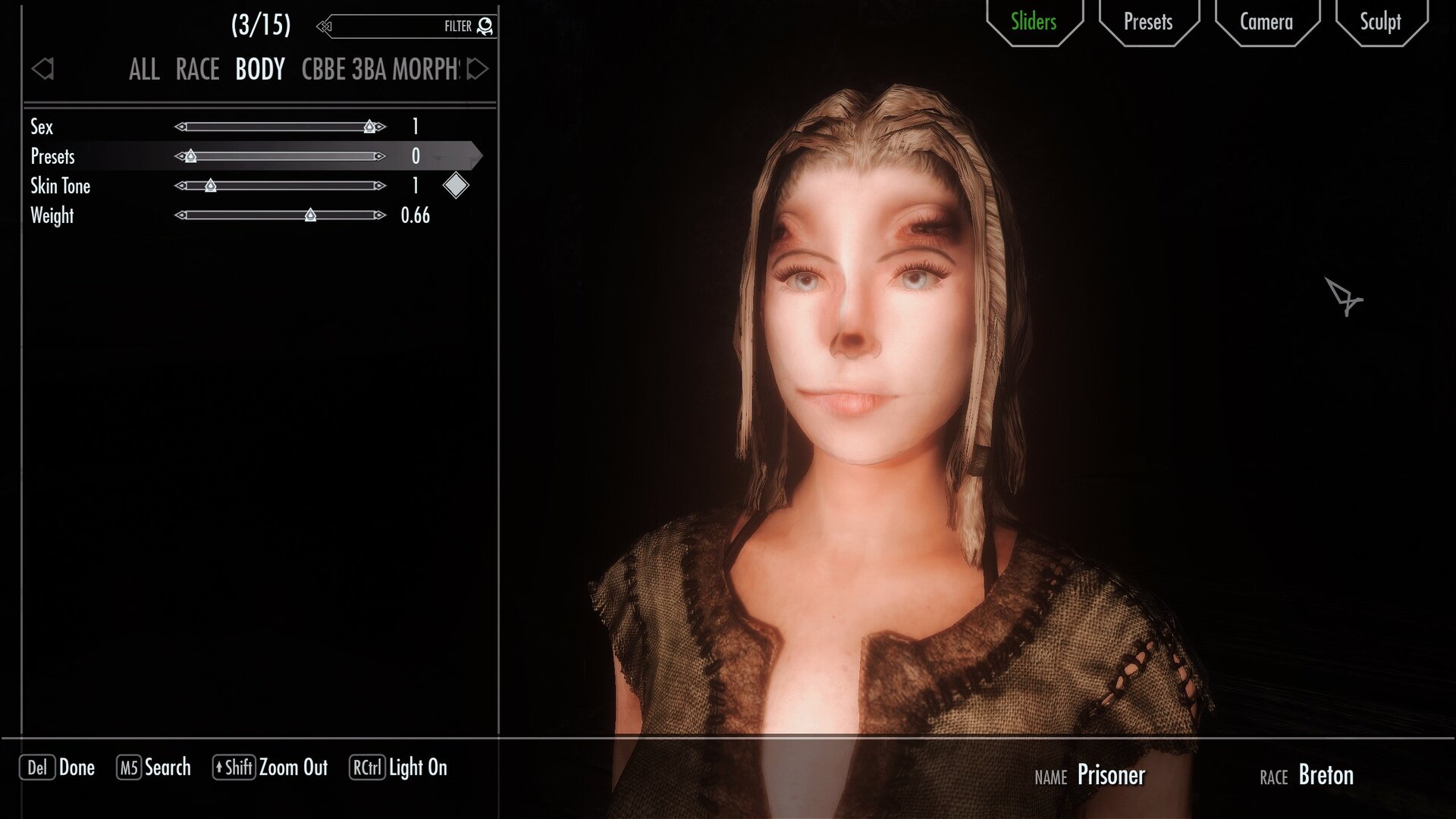
Task: Click the magnifying glass filter icon
Action: click(x=484, y=25)
